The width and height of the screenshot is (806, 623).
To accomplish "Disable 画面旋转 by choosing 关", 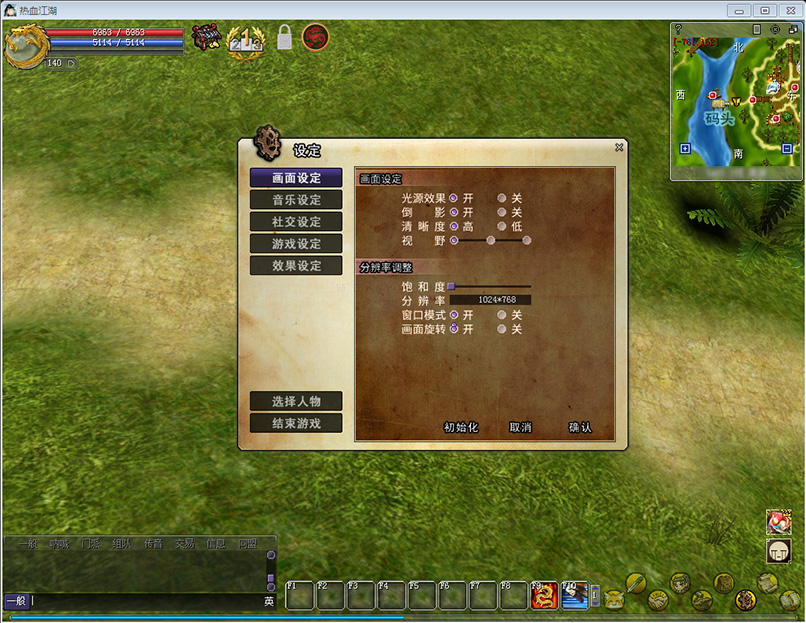I will click(x=502, y=329).
